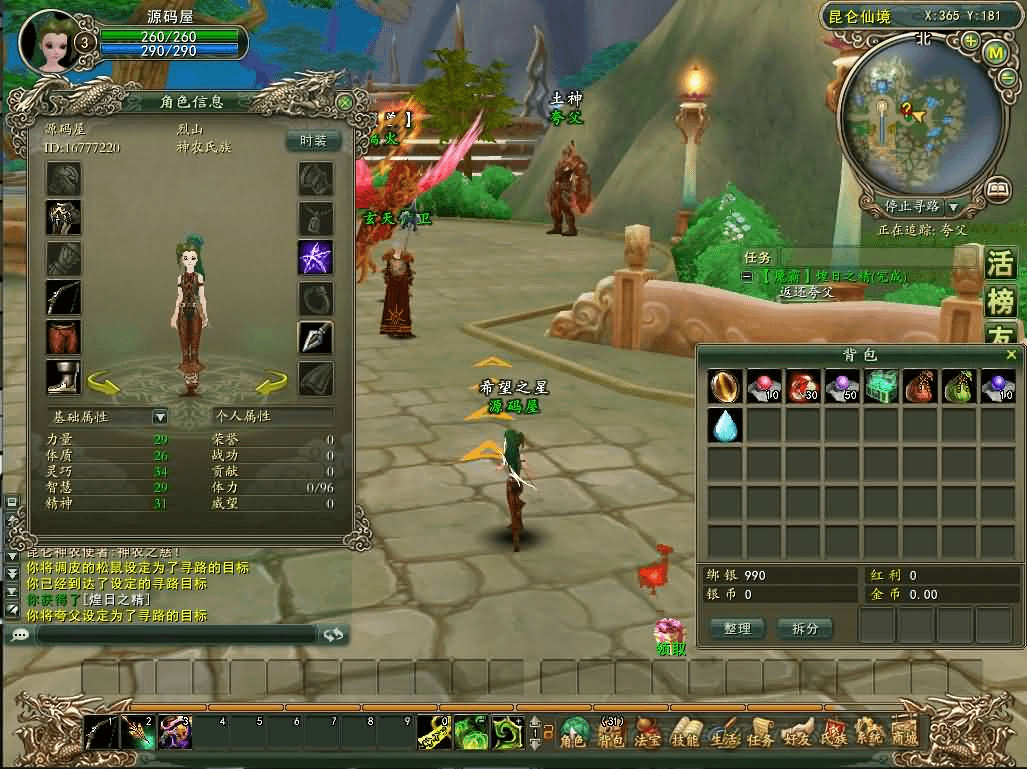Open the 时装 costume view
The height and width of the screenshot is (769, 1027).
[313, 141]
